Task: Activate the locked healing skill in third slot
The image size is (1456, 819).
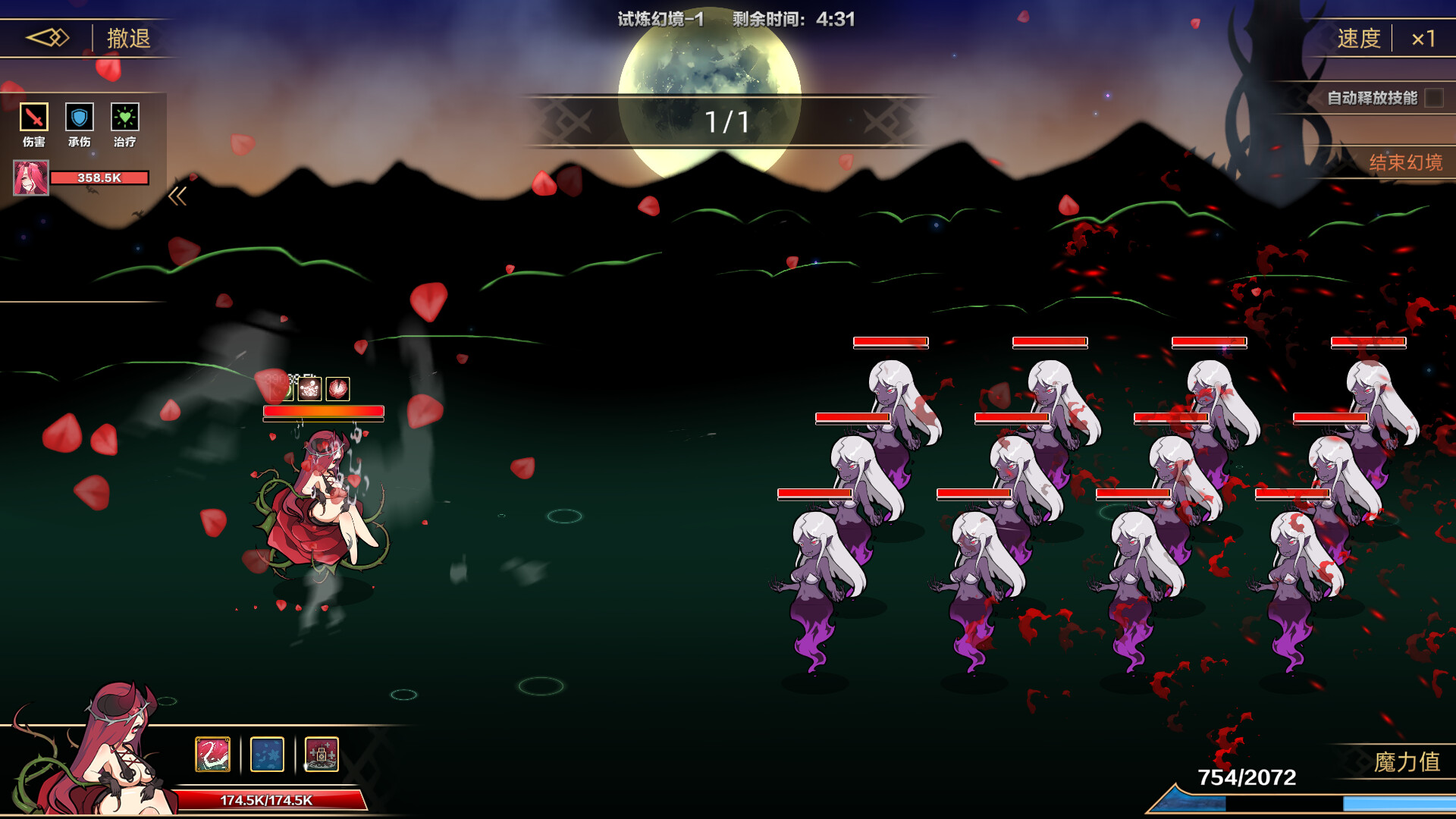Action: tap(322, 754)
